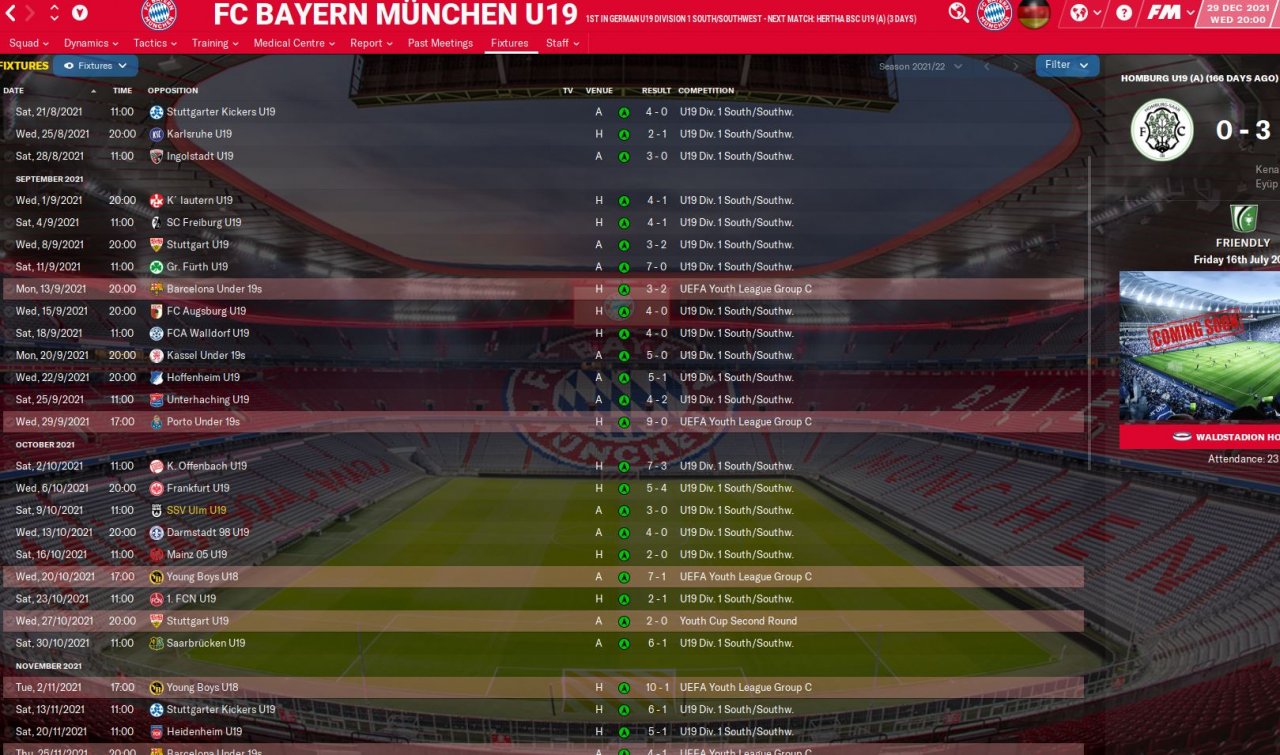Open the Training menu
Screen dimensions: 1280x755
pyautogui.click(x=215, y=43)
